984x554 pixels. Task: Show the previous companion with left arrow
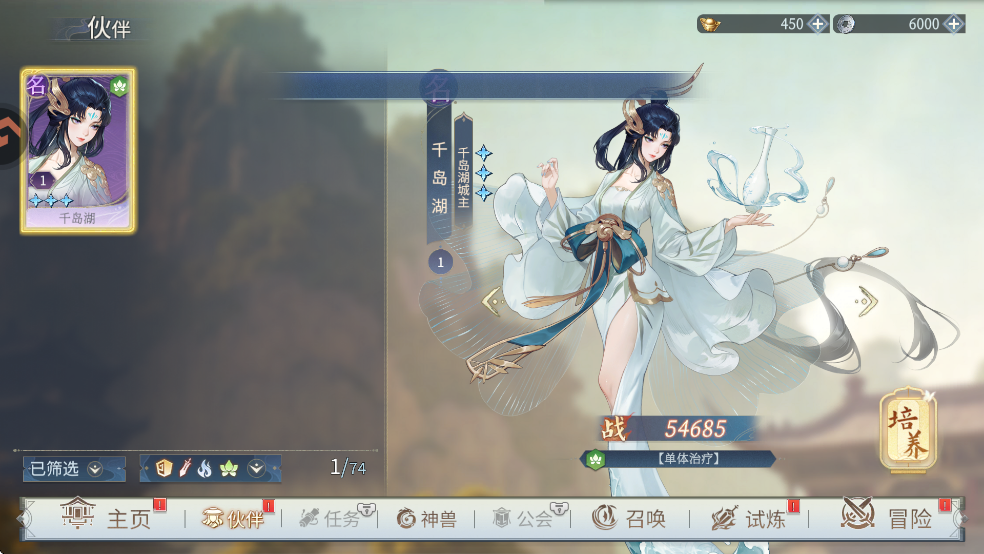pos(491,300)
